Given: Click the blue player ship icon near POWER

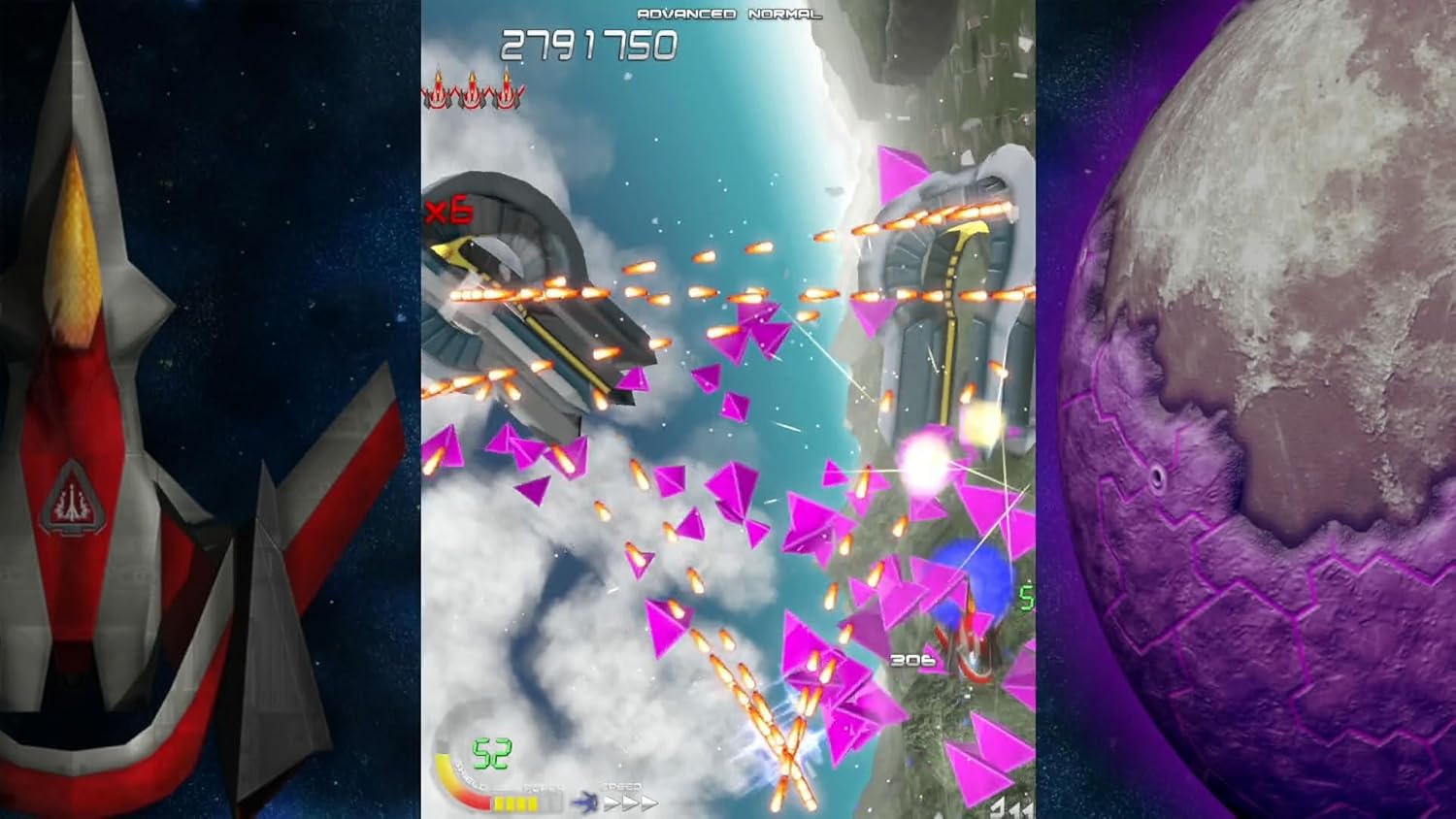Looking at the screenshot, I should coord(585,802).
